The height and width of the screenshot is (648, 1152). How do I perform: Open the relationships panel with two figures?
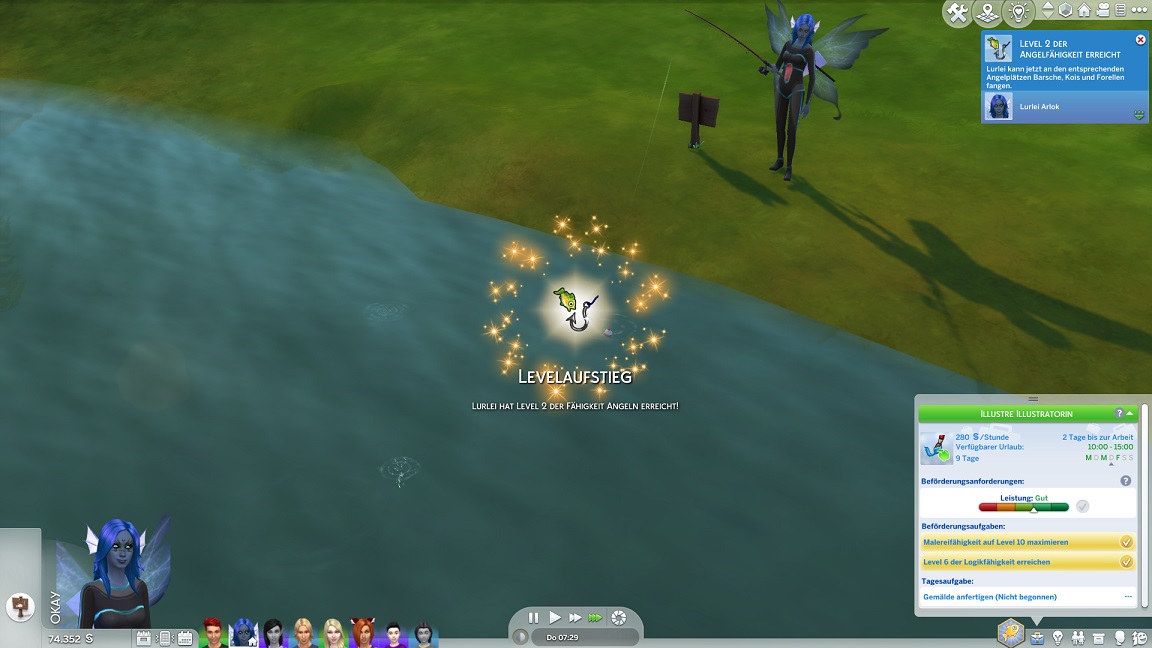(1078, 637)
